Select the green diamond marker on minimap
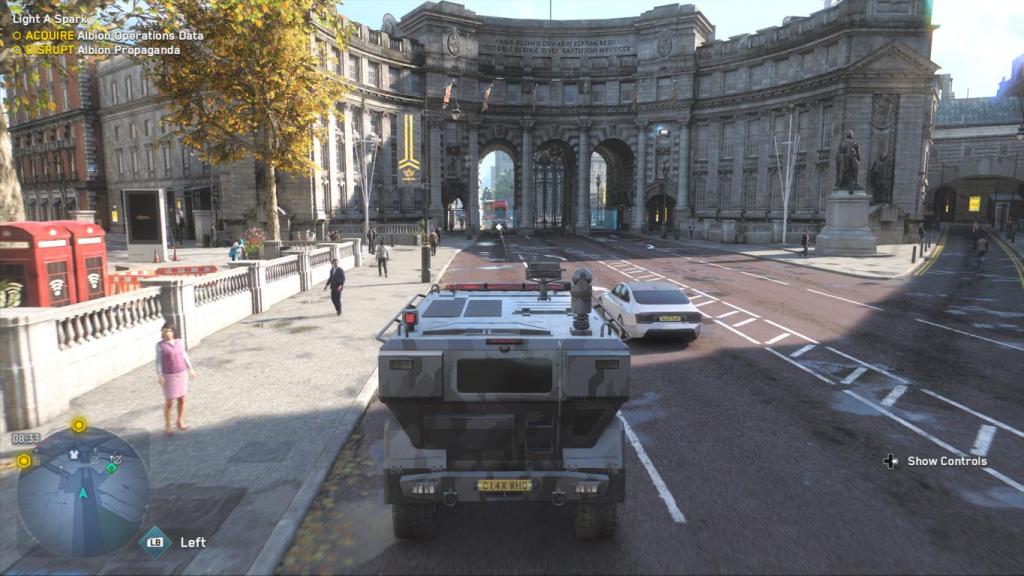The image size is (1024, 576). [x=112, y=467]
